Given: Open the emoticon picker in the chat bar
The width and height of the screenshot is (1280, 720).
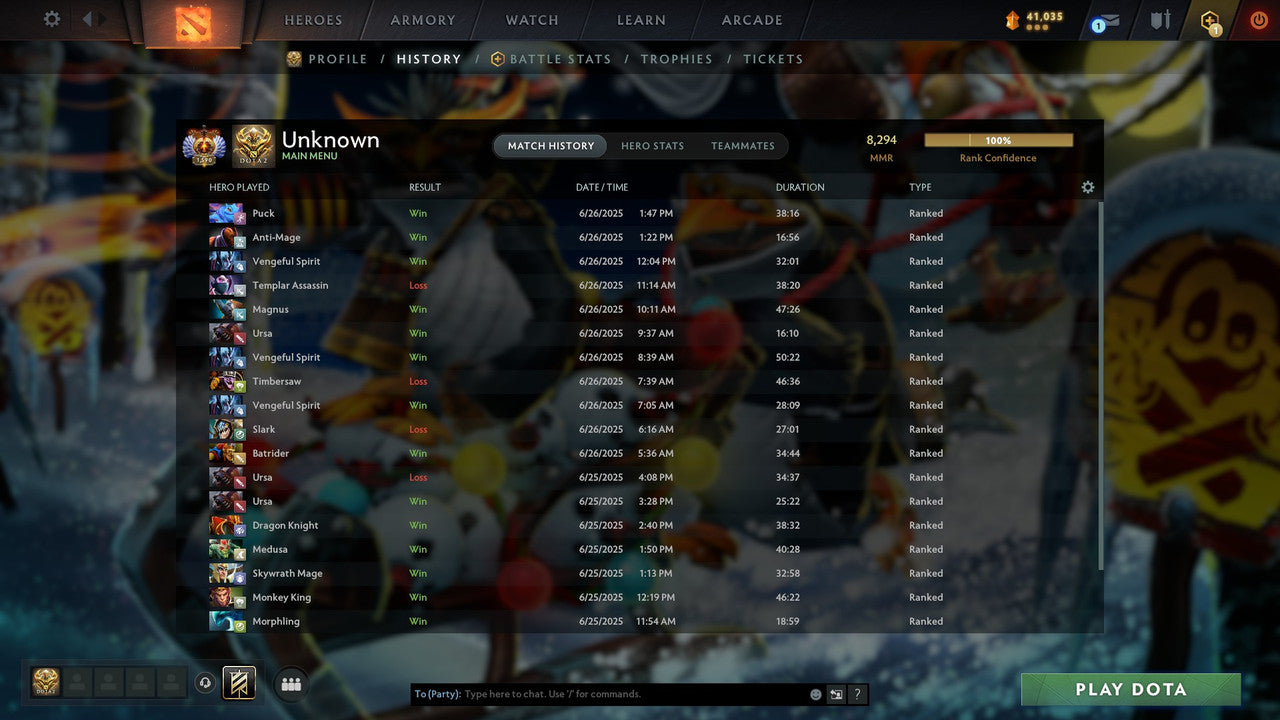Looking at the screenshot, I should [814, 693].
